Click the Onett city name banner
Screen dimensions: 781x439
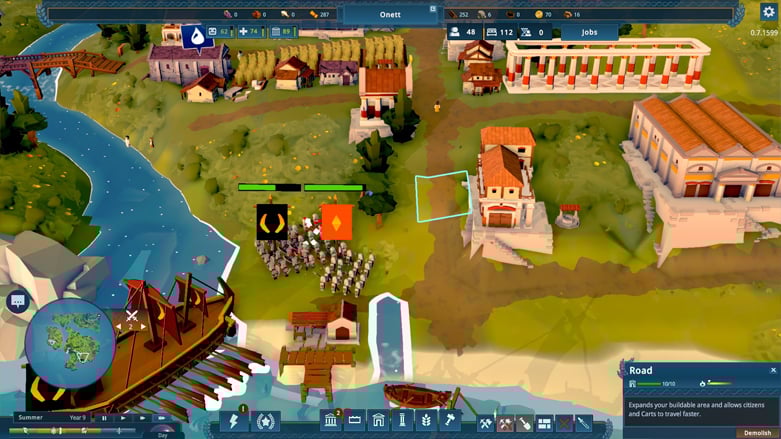coord(390,14)
